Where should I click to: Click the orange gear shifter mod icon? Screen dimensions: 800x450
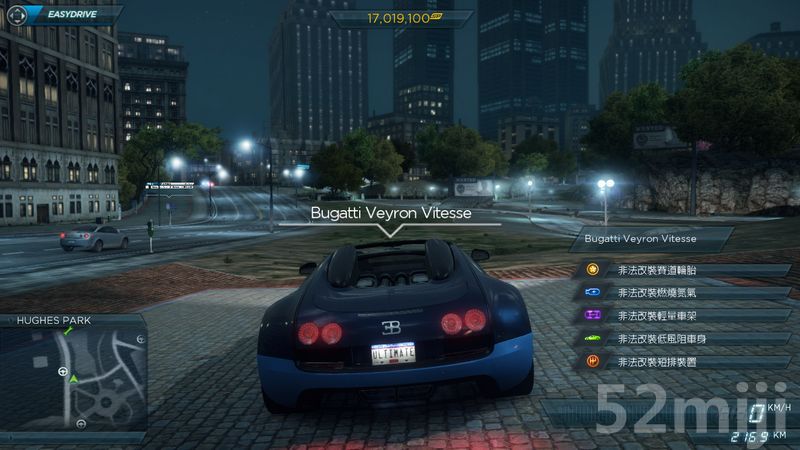click(593, 362)
